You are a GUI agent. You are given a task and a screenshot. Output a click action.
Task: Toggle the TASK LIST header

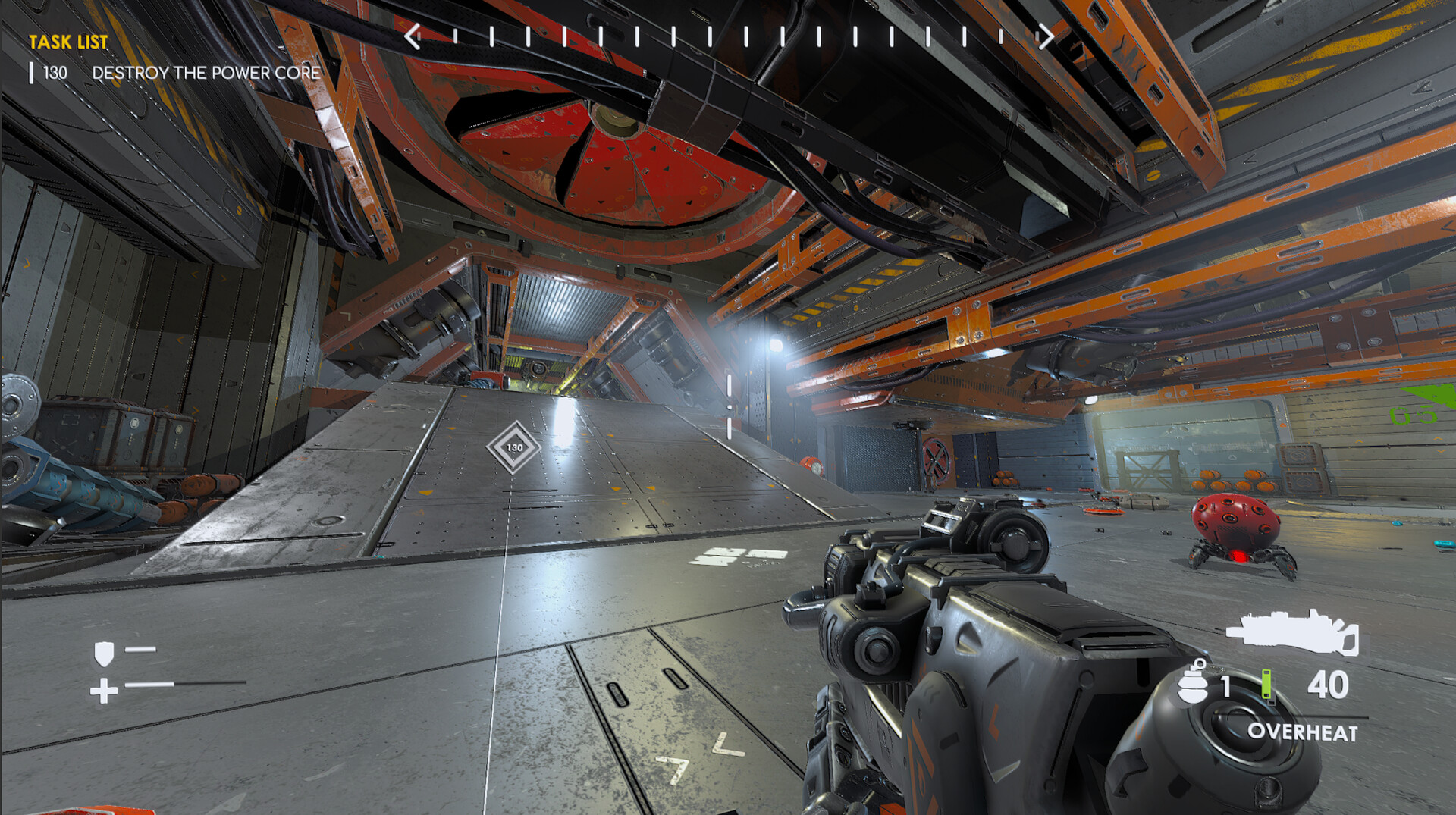(x=68, y=42)
